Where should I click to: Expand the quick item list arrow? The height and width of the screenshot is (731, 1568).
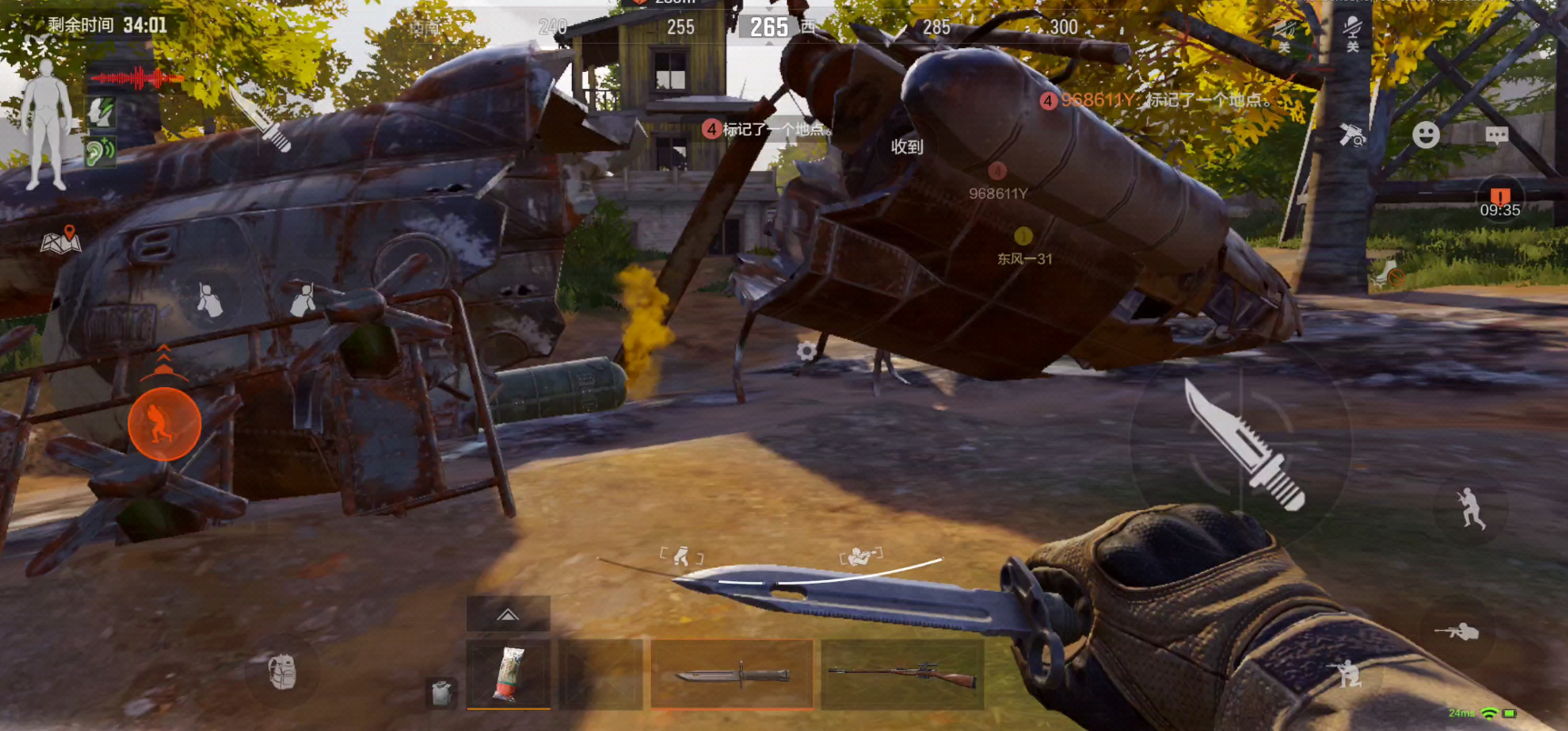(508, 615)
